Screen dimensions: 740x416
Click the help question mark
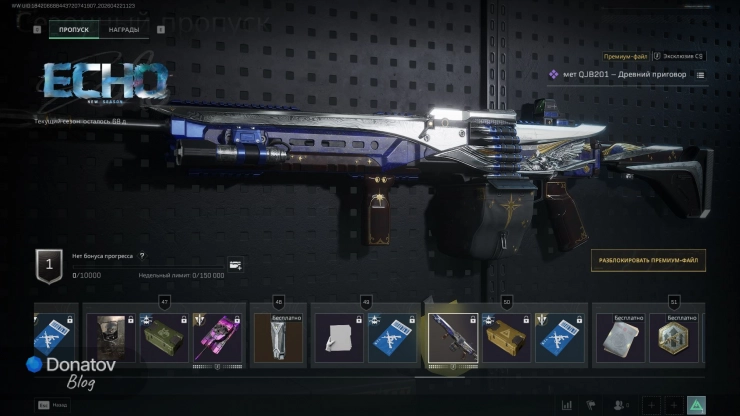tap(142, 256)
